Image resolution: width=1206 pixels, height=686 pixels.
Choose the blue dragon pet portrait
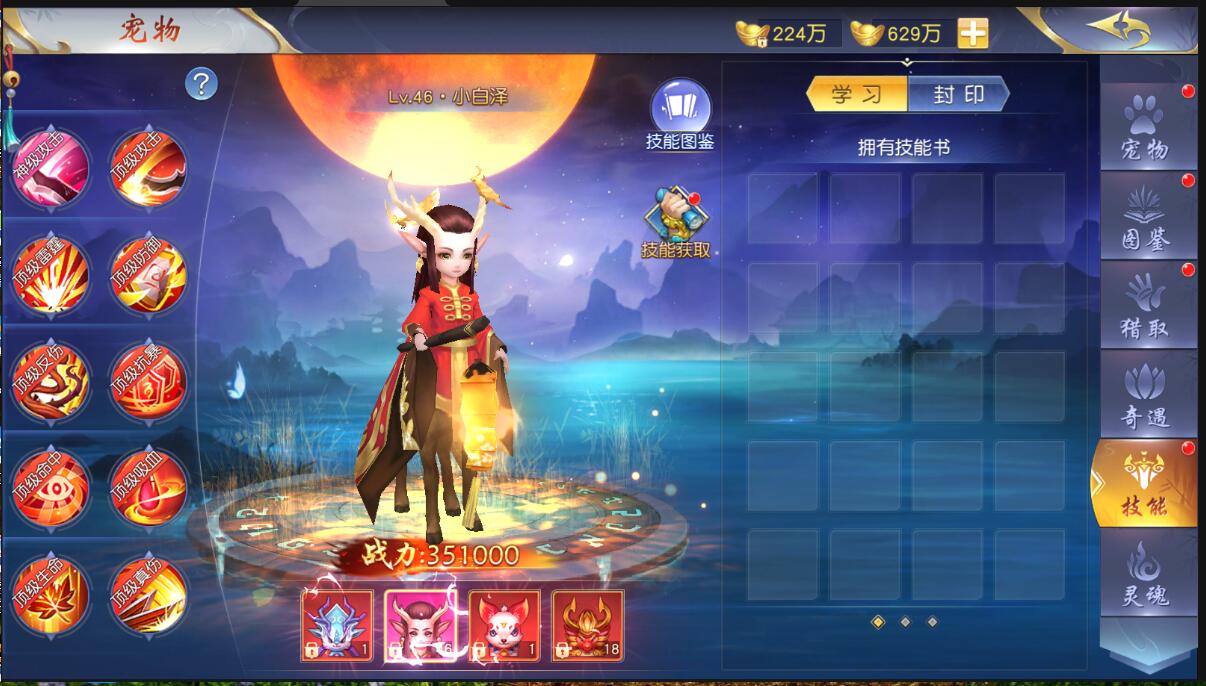337,625
